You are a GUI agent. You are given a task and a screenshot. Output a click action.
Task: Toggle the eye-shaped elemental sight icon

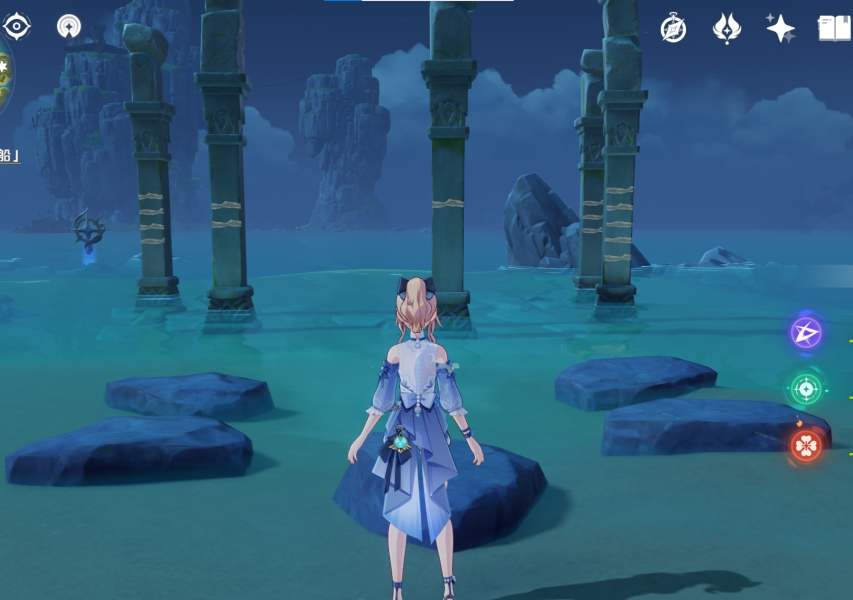click(17, 26)
